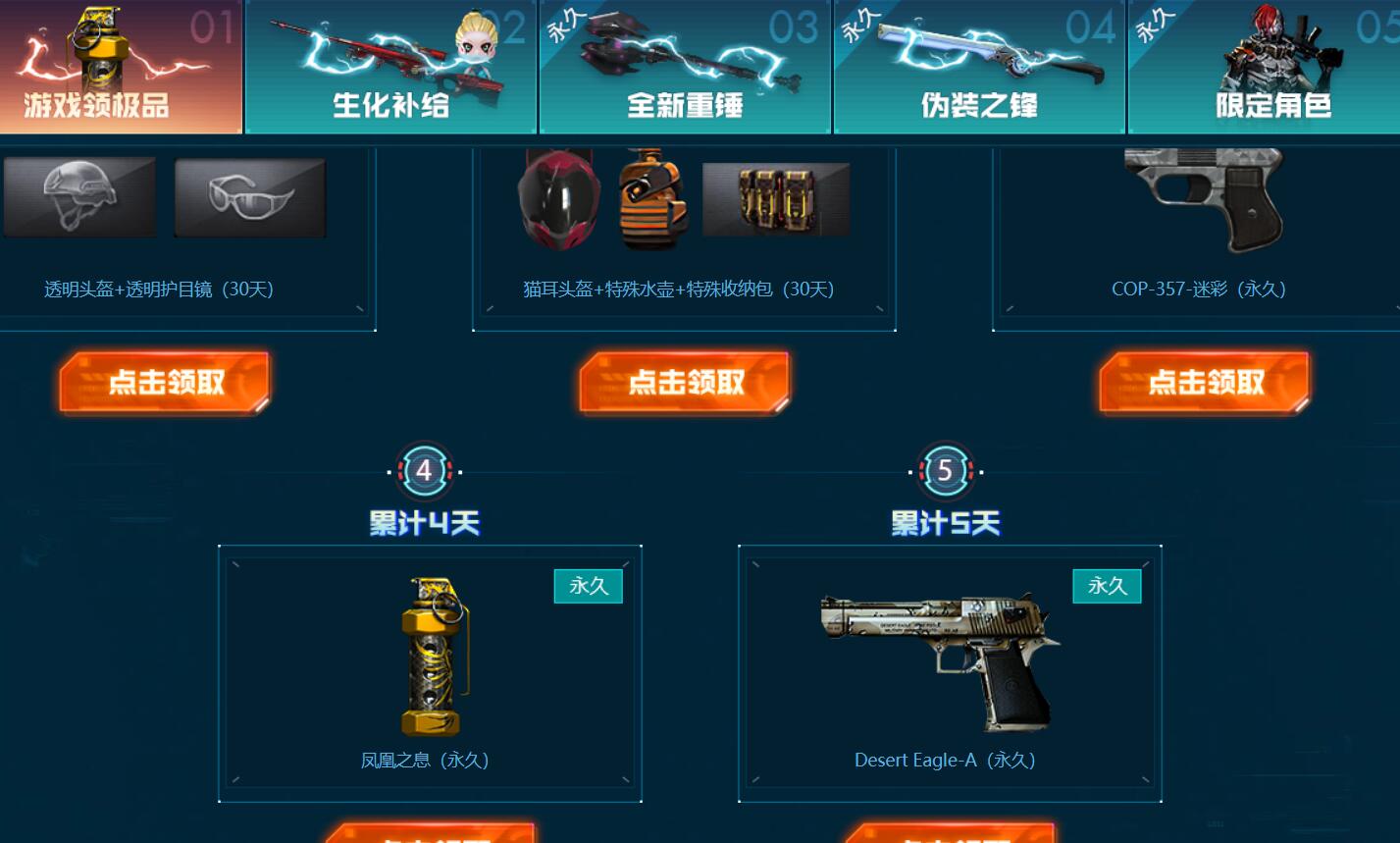This screenshot has width=1400, height=843.
Task: Select the transparent goggles item icon
Action: 249,196
